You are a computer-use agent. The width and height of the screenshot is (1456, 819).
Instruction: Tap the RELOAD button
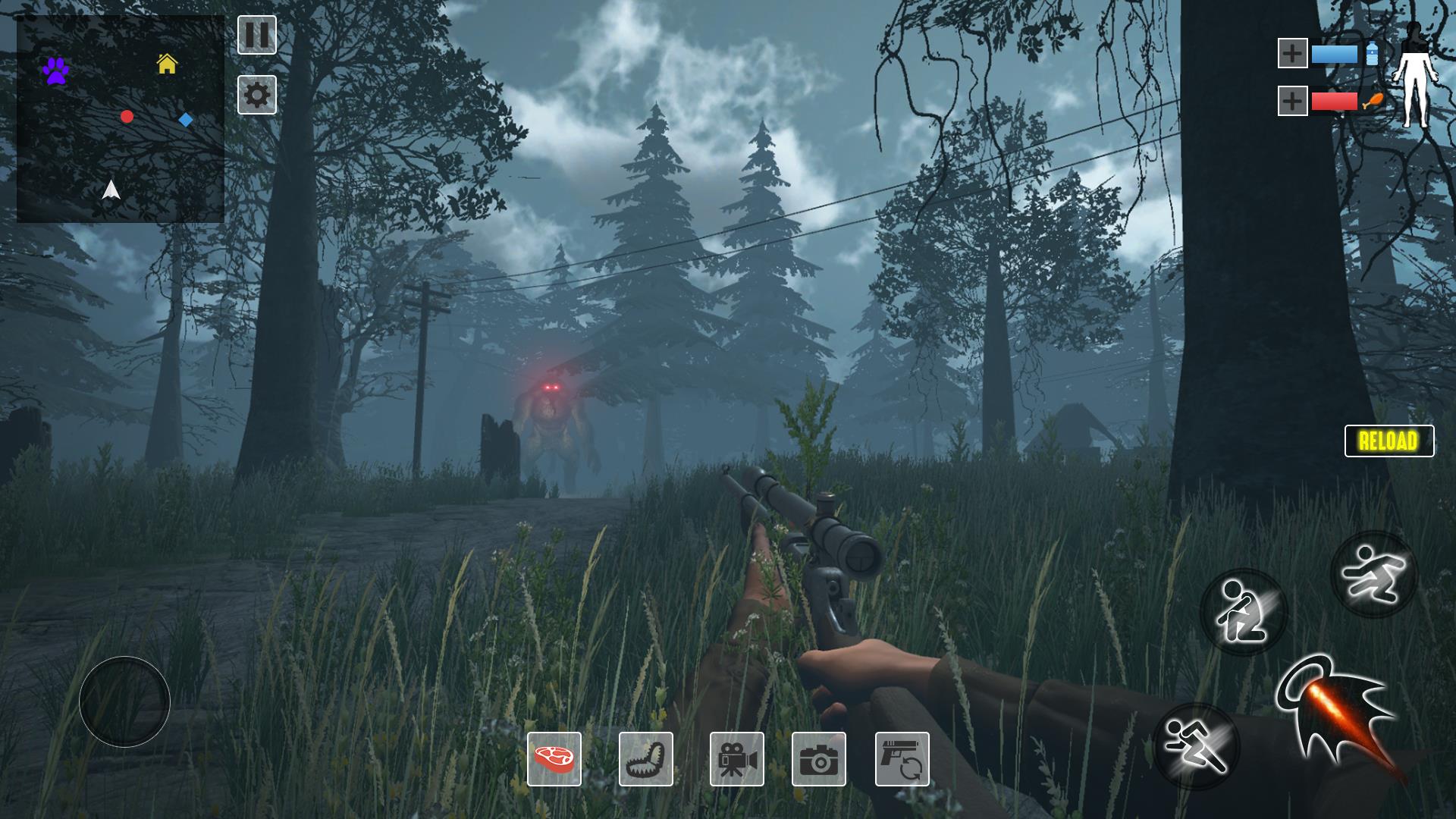pos(1389,441)
